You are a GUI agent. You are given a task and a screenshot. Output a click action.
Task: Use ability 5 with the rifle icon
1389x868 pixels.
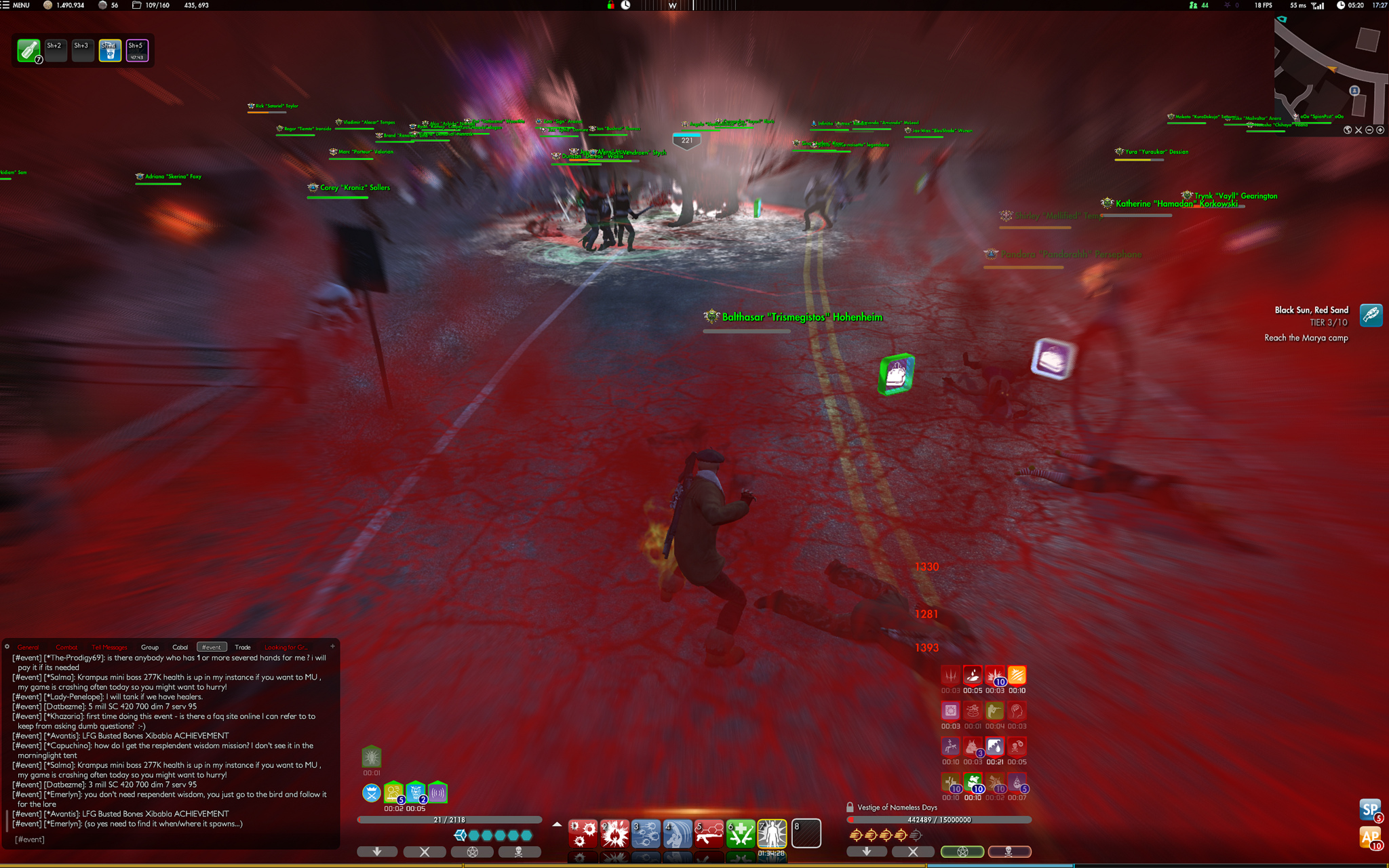[x=709, y=833]
